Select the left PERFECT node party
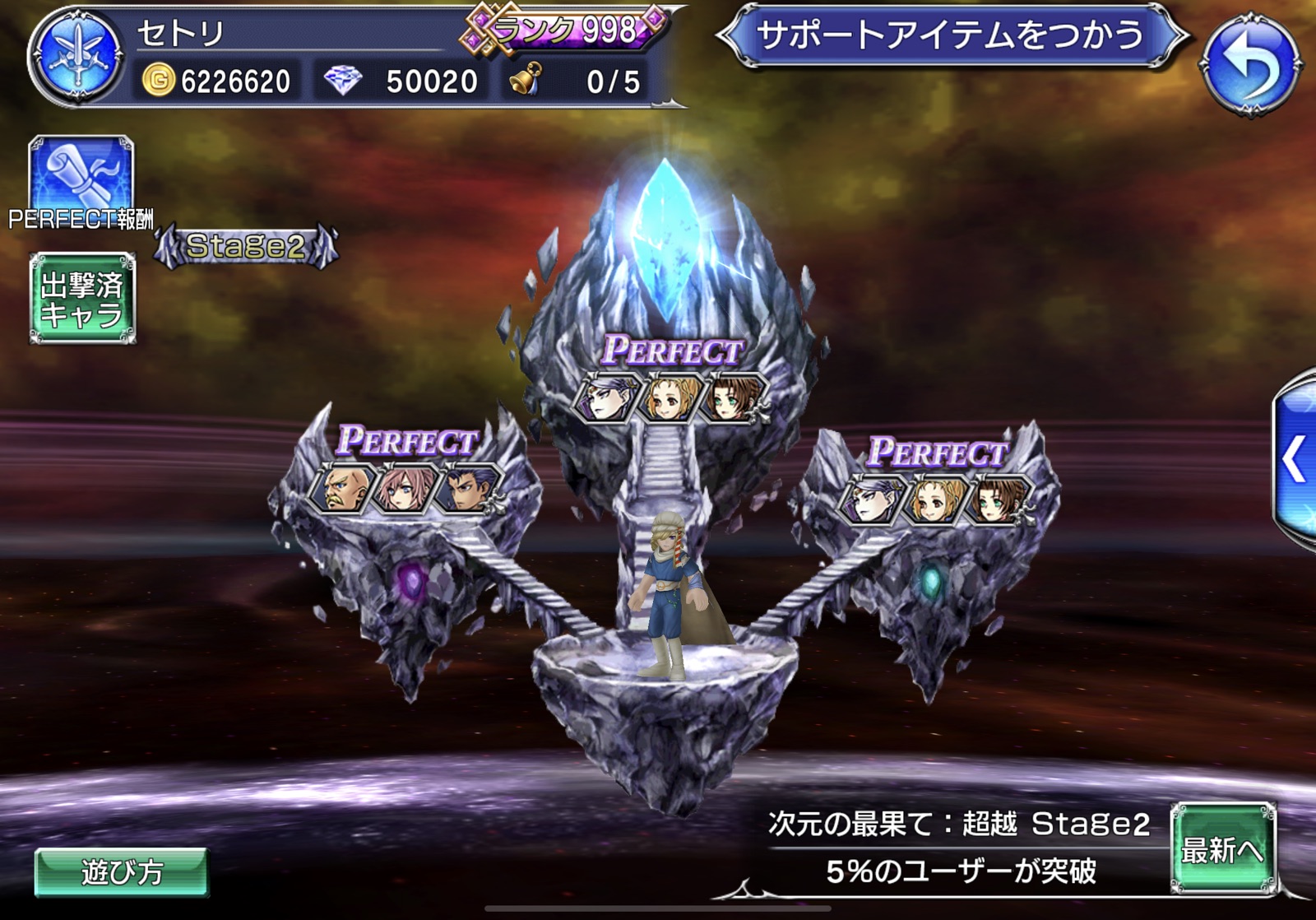 404,488
